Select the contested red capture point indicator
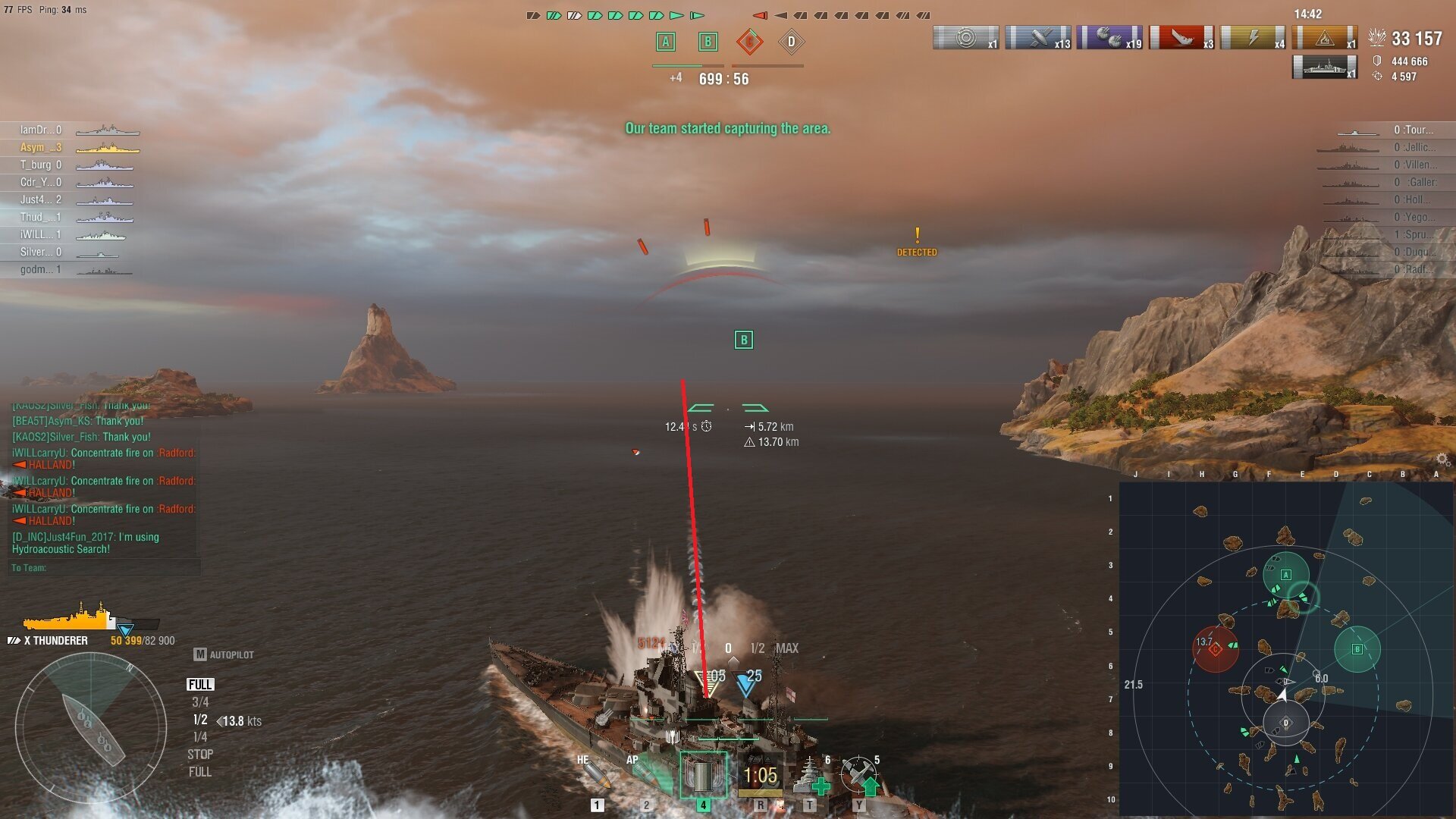This screenshot has height=819, width=1456. (x=749, y=42)
